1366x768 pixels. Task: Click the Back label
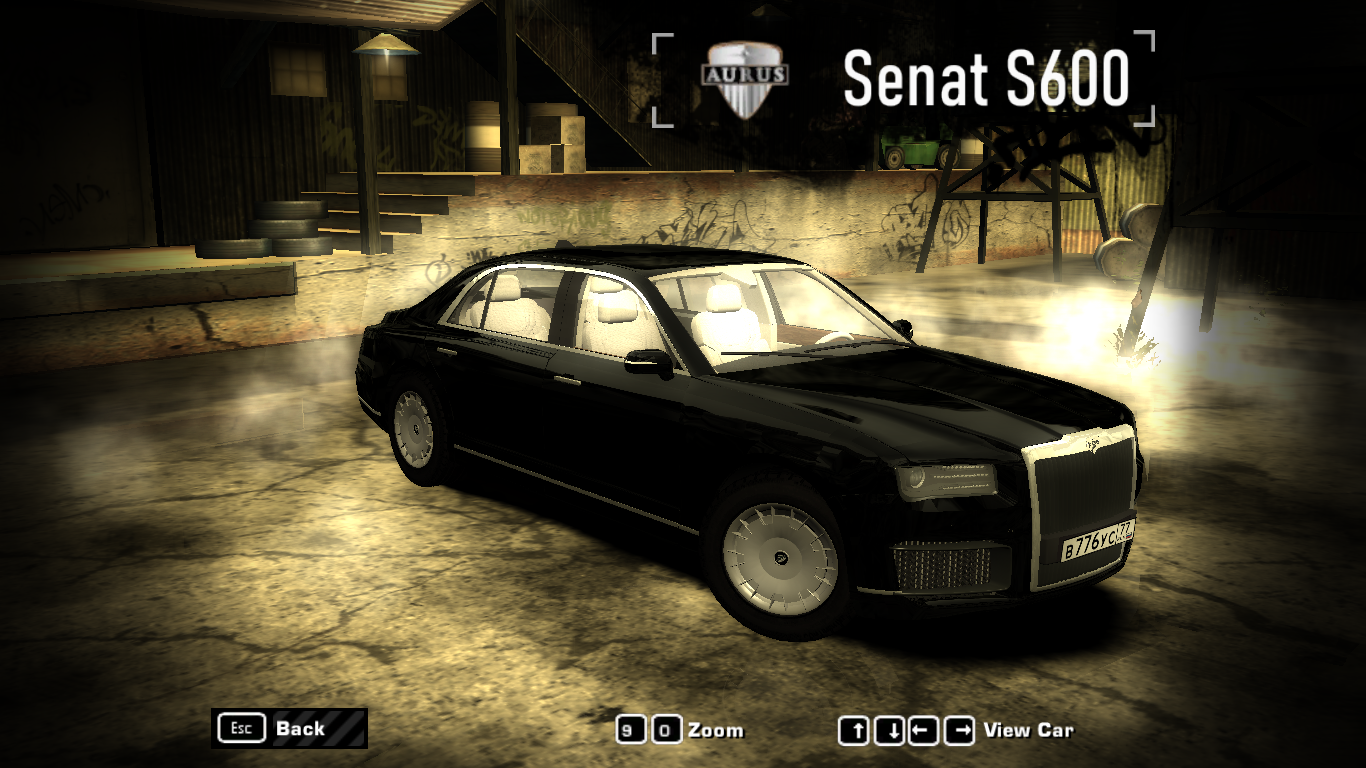[x=299, y=729]
